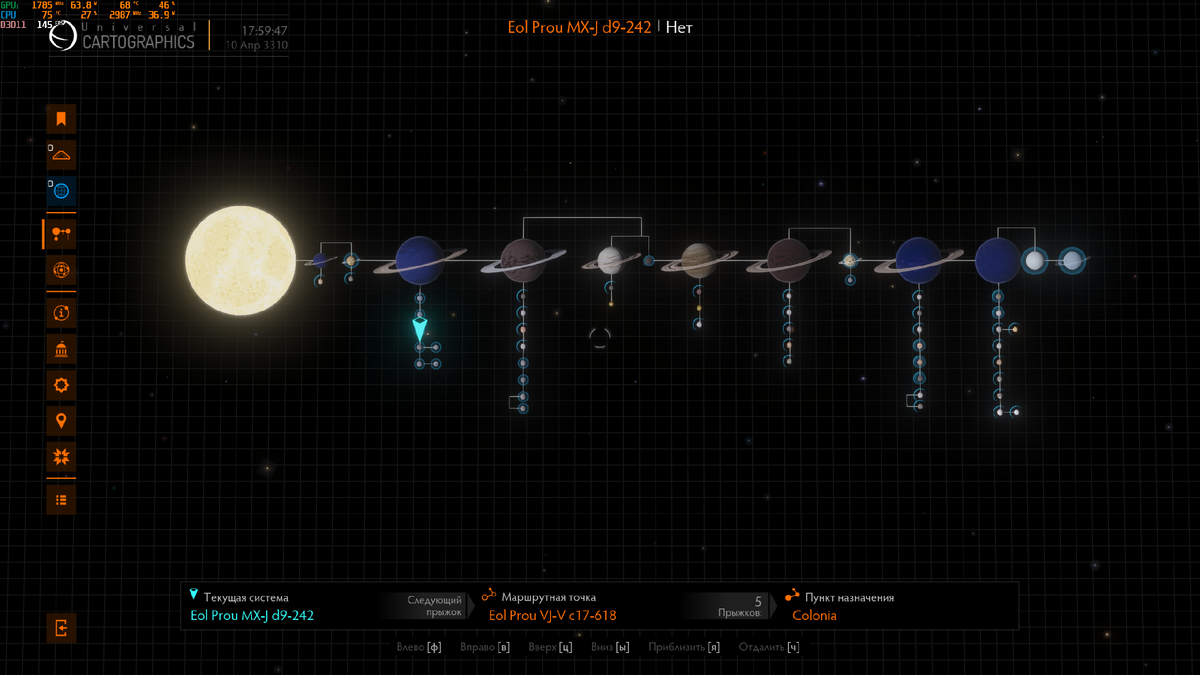1200x675 pixels.
Task: Open the orrery orbit view icon
Action: [x=61, y=270]
